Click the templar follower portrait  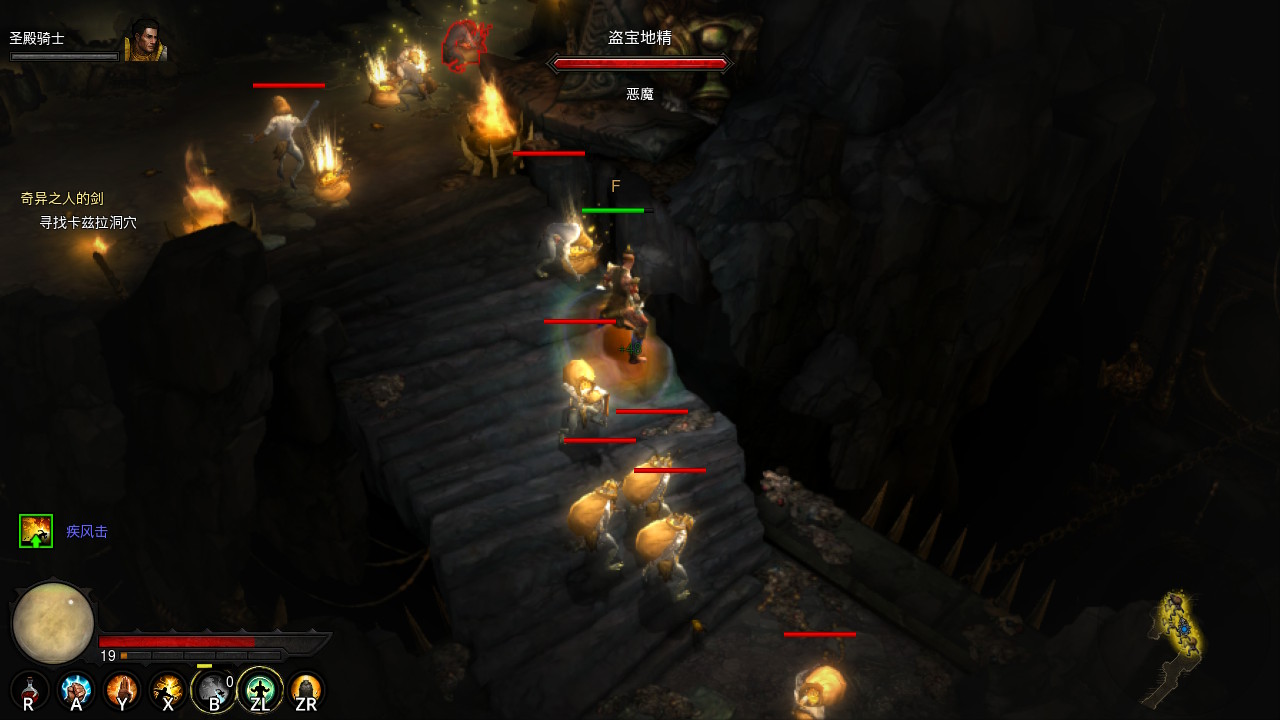(x=144, y=42)
